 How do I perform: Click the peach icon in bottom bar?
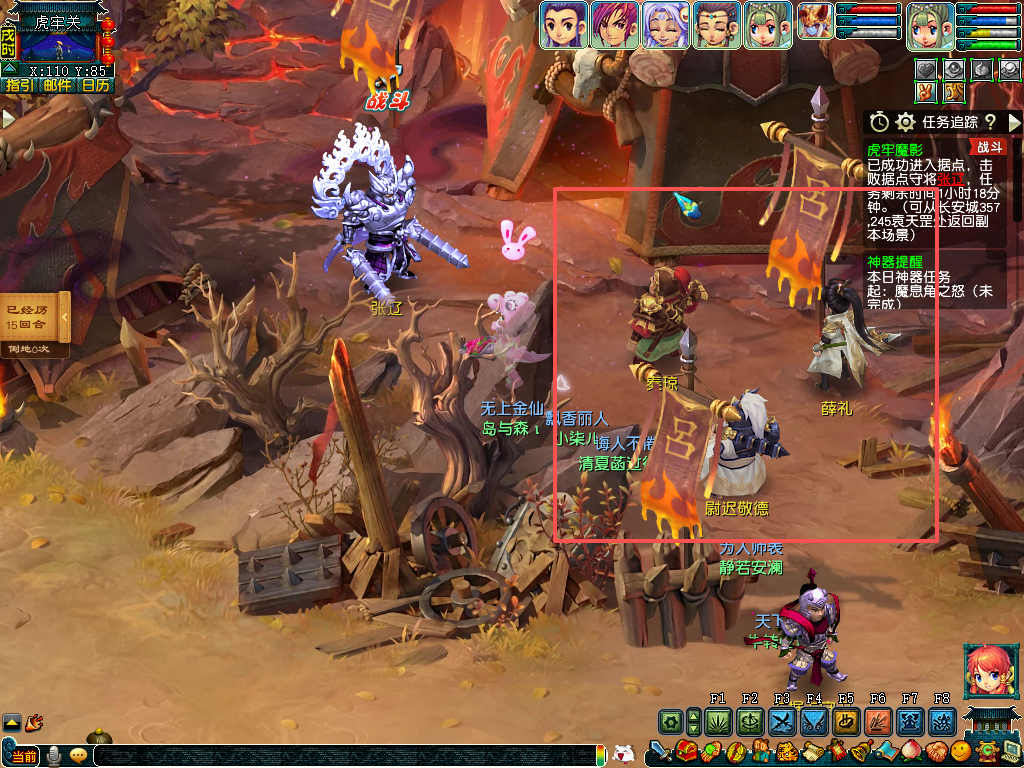(911, 752)
